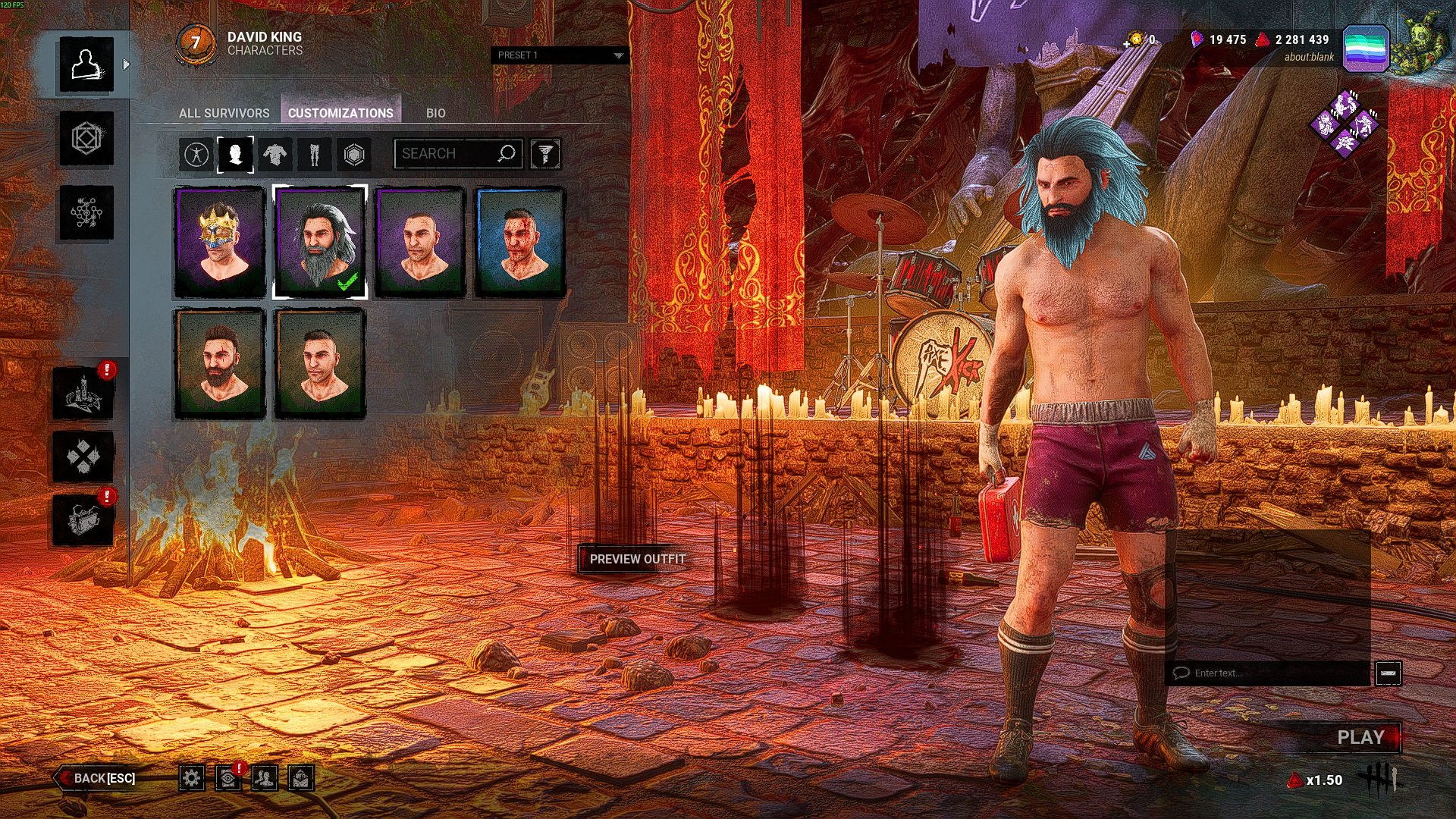This screenshot has width=1456, height=819.
Task: Start matchmaking with the Play button
Action: [1360, 737]
